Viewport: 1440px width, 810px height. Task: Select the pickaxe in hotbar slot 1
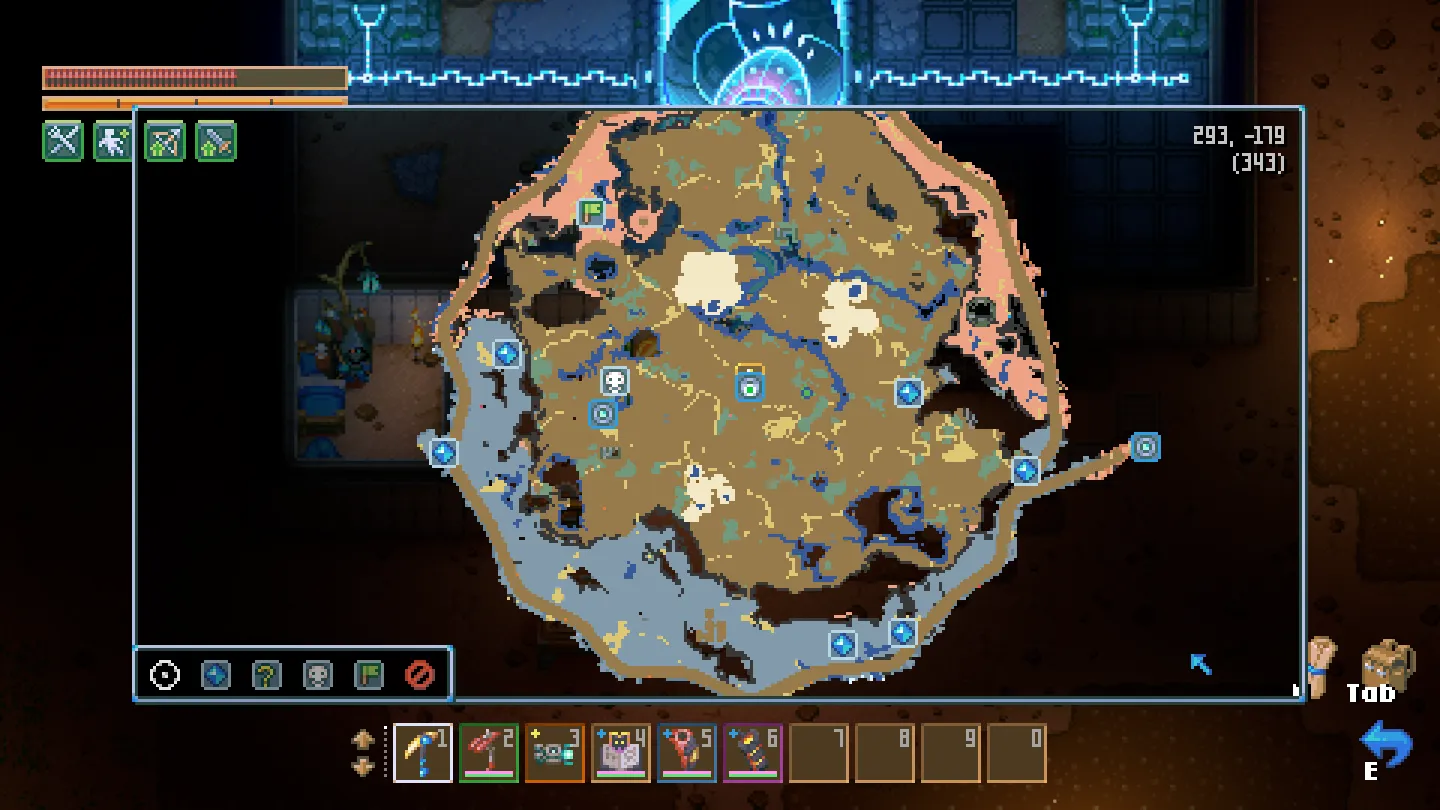pyautogui.click(x=423, y=753)
